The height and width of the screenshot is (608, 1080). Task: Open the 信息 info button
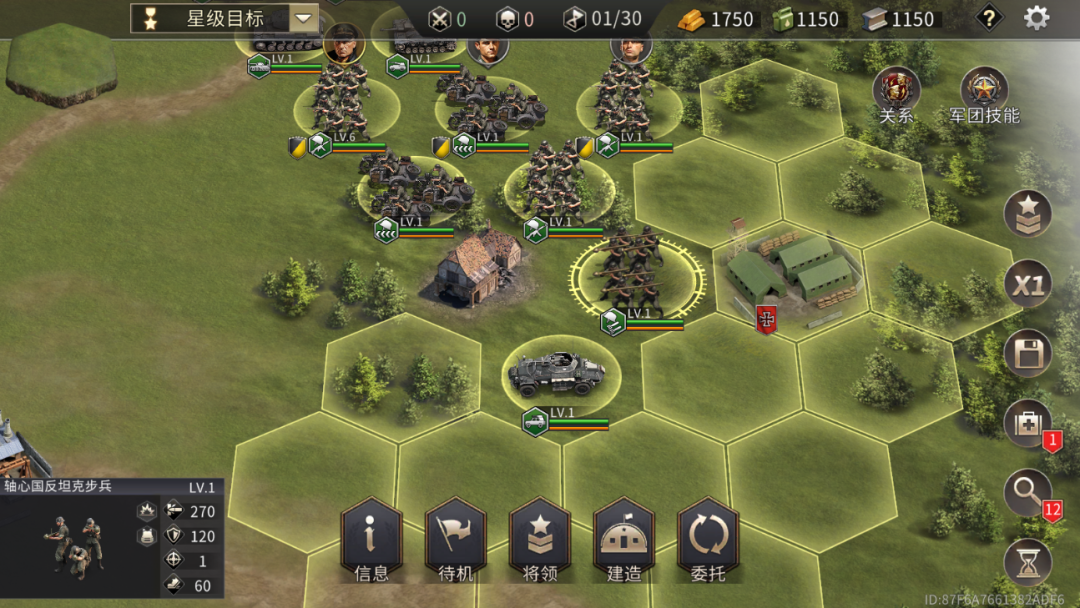pos(371,540)
